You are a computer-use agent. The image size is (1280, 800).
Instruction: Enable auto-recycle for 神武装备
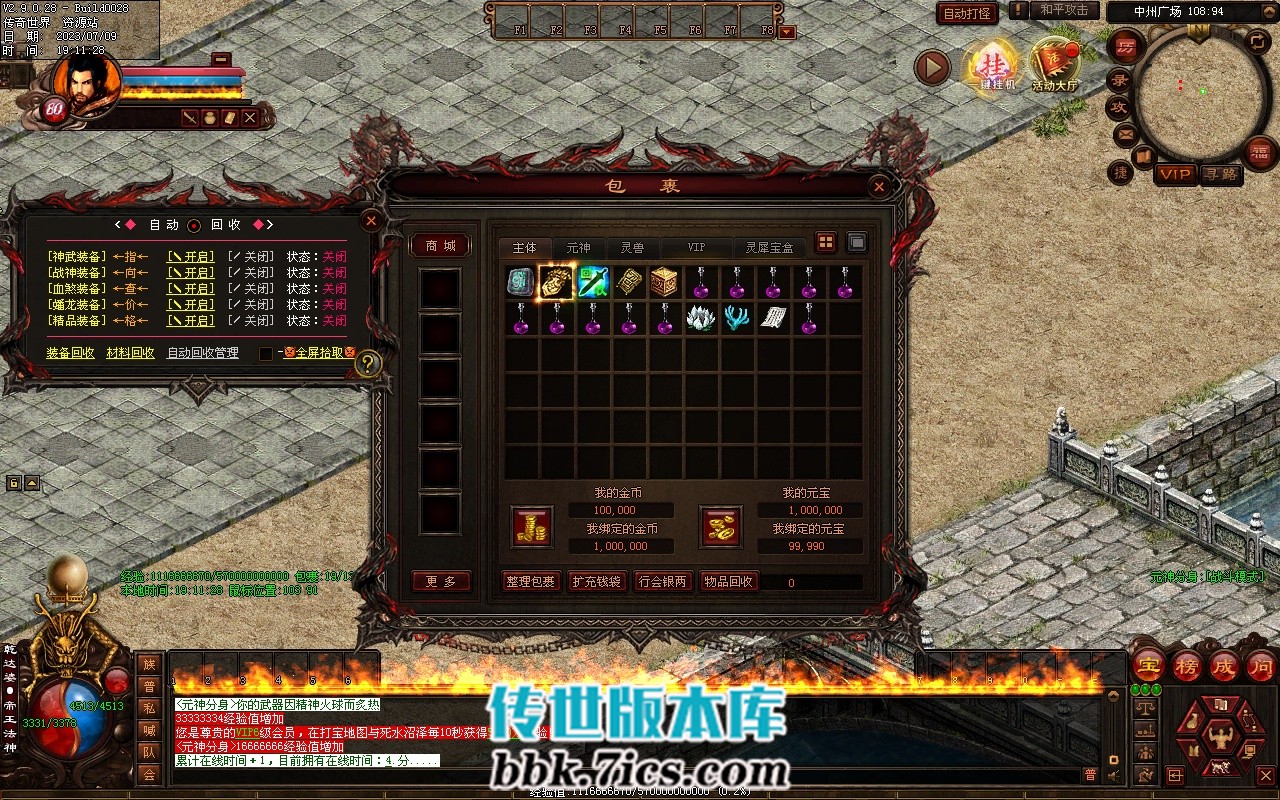(x=190, y=257)
